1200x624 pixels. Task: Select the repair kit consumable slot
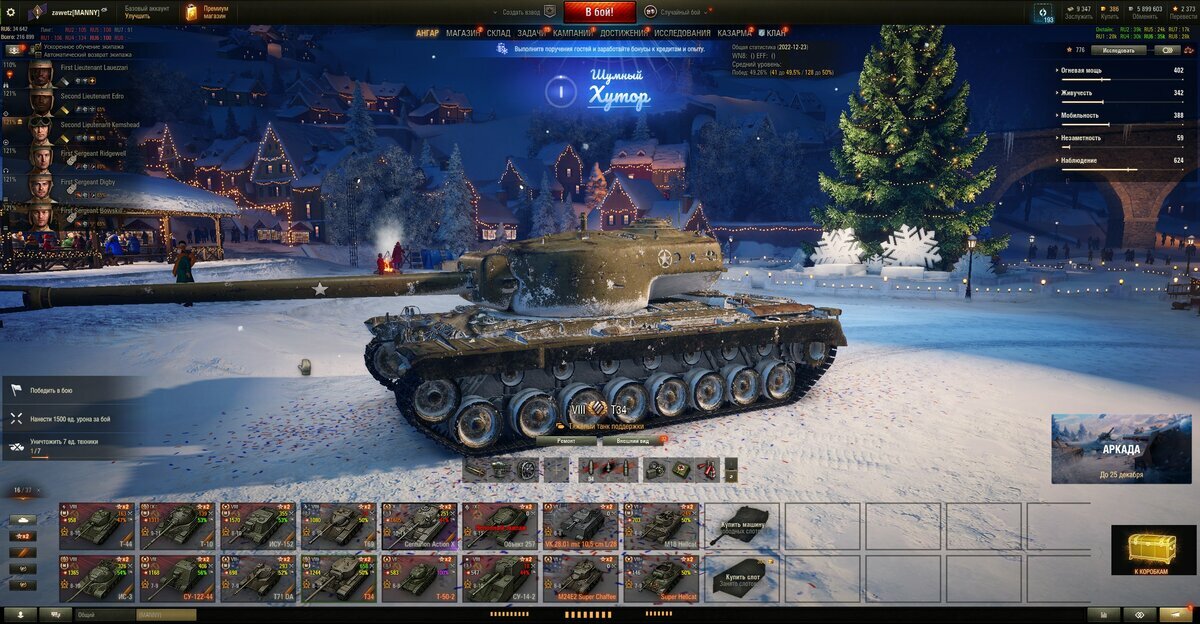(x=652, y=469)
